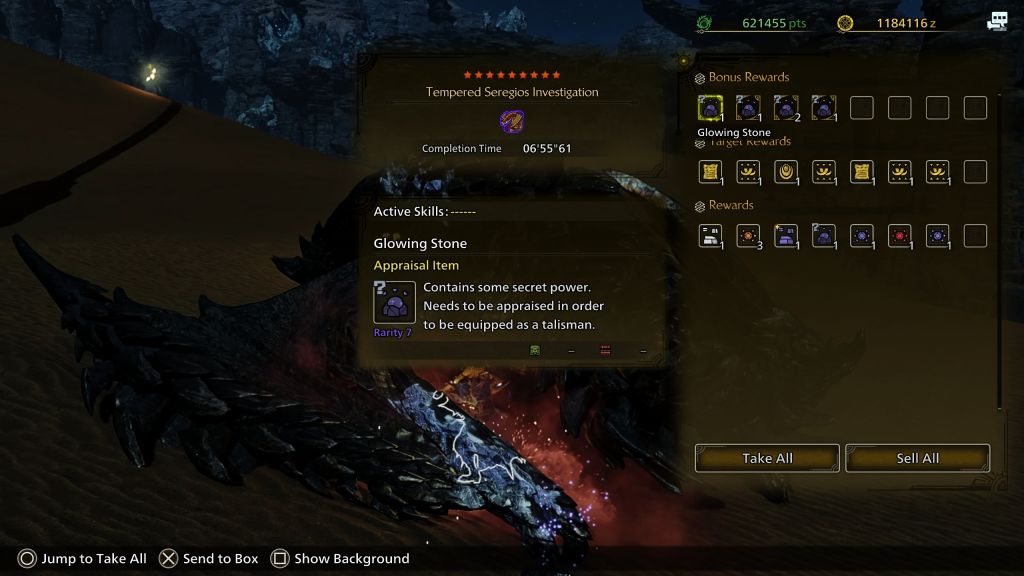Choose the bonus Glowing Stone with quantity 2
The height and width of the screenshot is (576, 1024).
tap(786, 107)
